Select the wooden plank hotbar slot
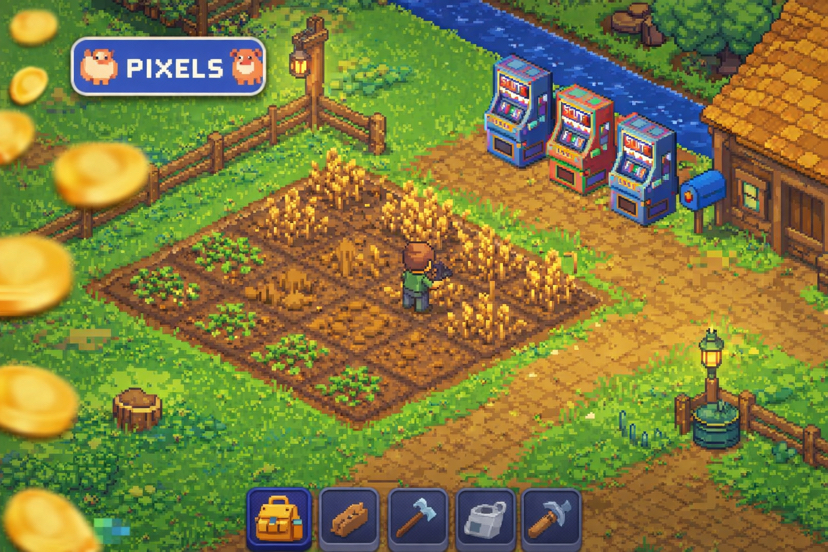828x552 pixels. [x=348, y=518]
